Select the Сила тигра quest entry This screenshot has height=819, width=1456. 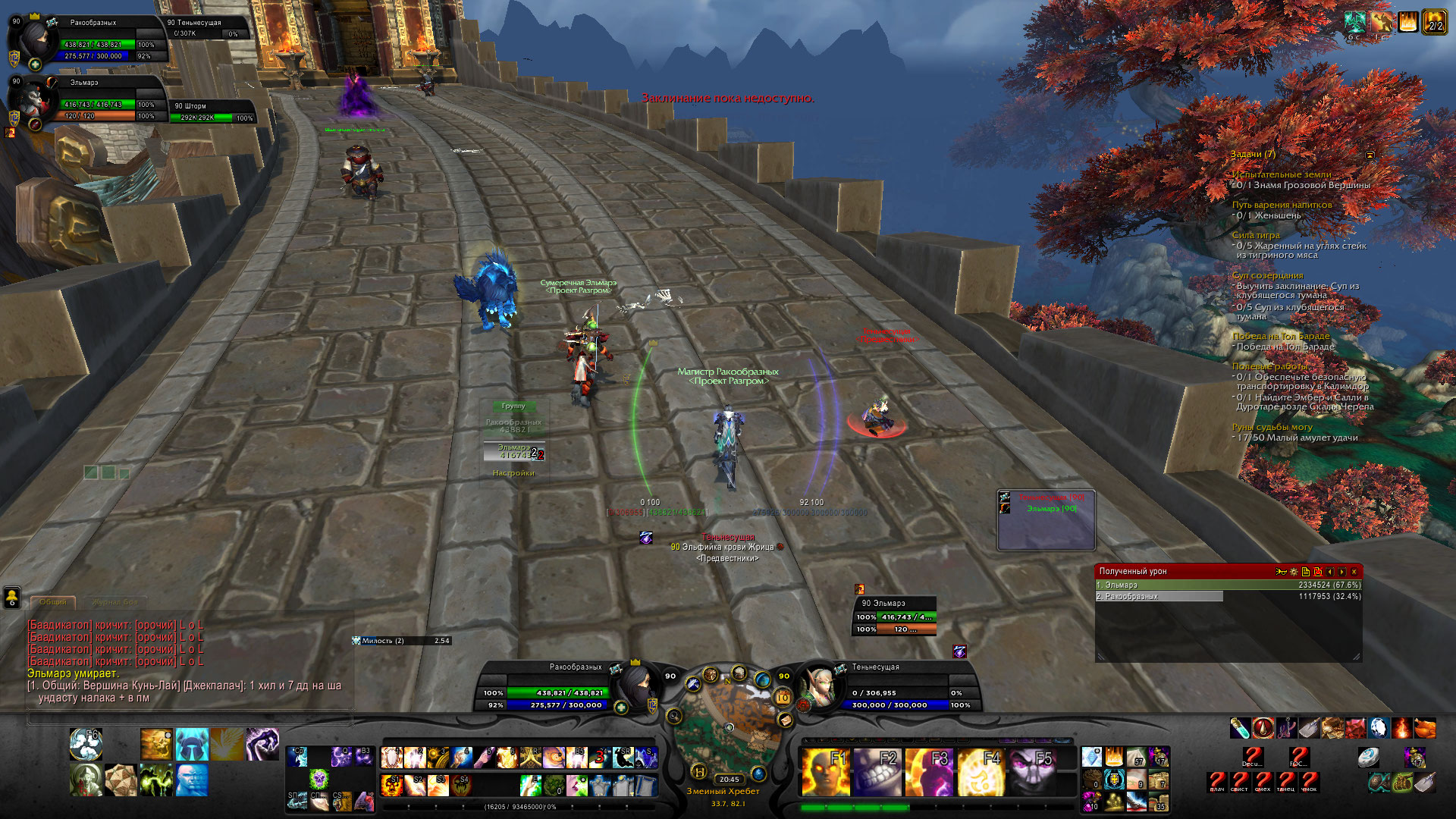1256,235
